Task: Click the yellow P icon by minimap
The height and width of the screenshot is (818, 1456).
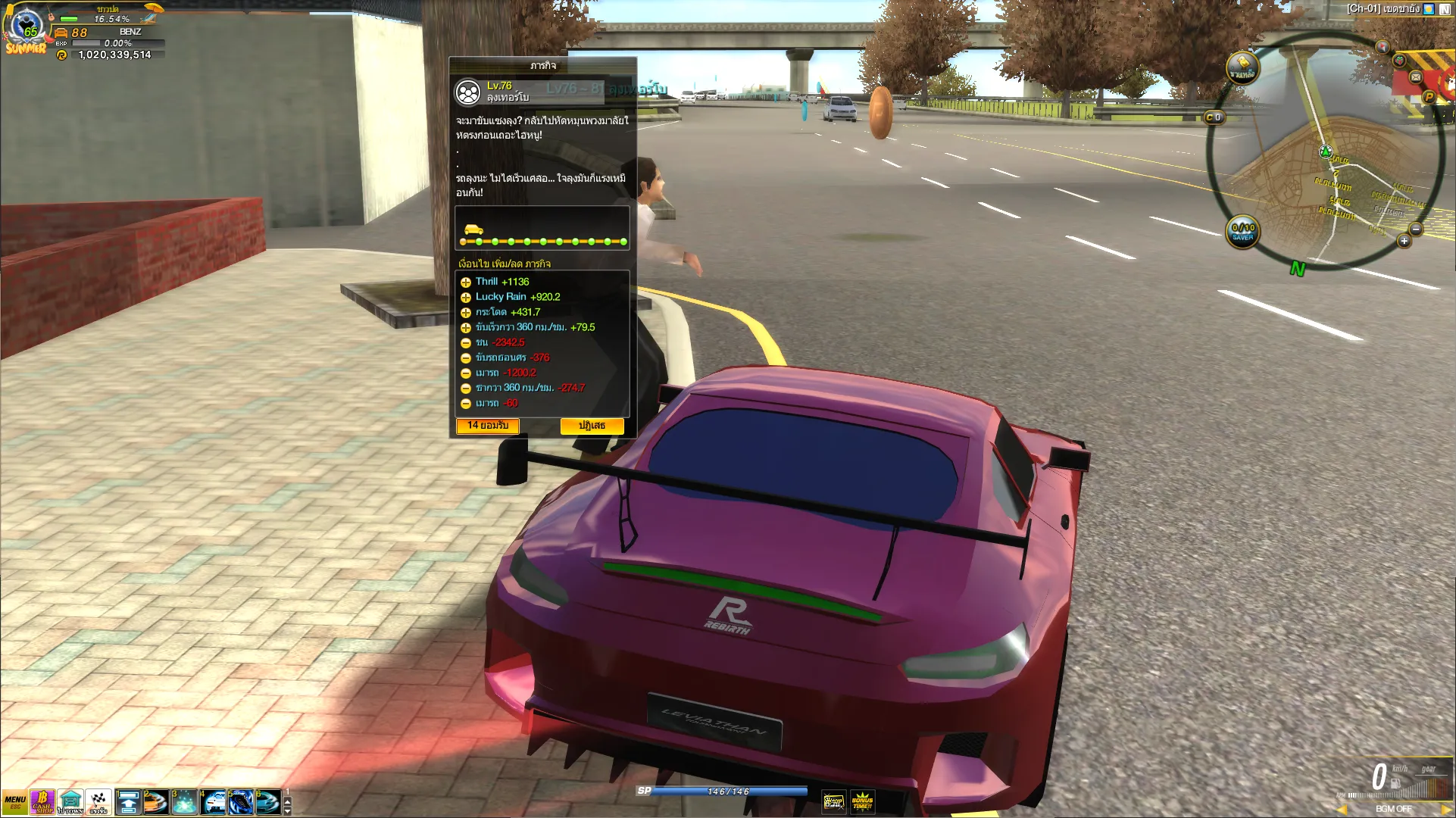Action: click(1429, 96)
